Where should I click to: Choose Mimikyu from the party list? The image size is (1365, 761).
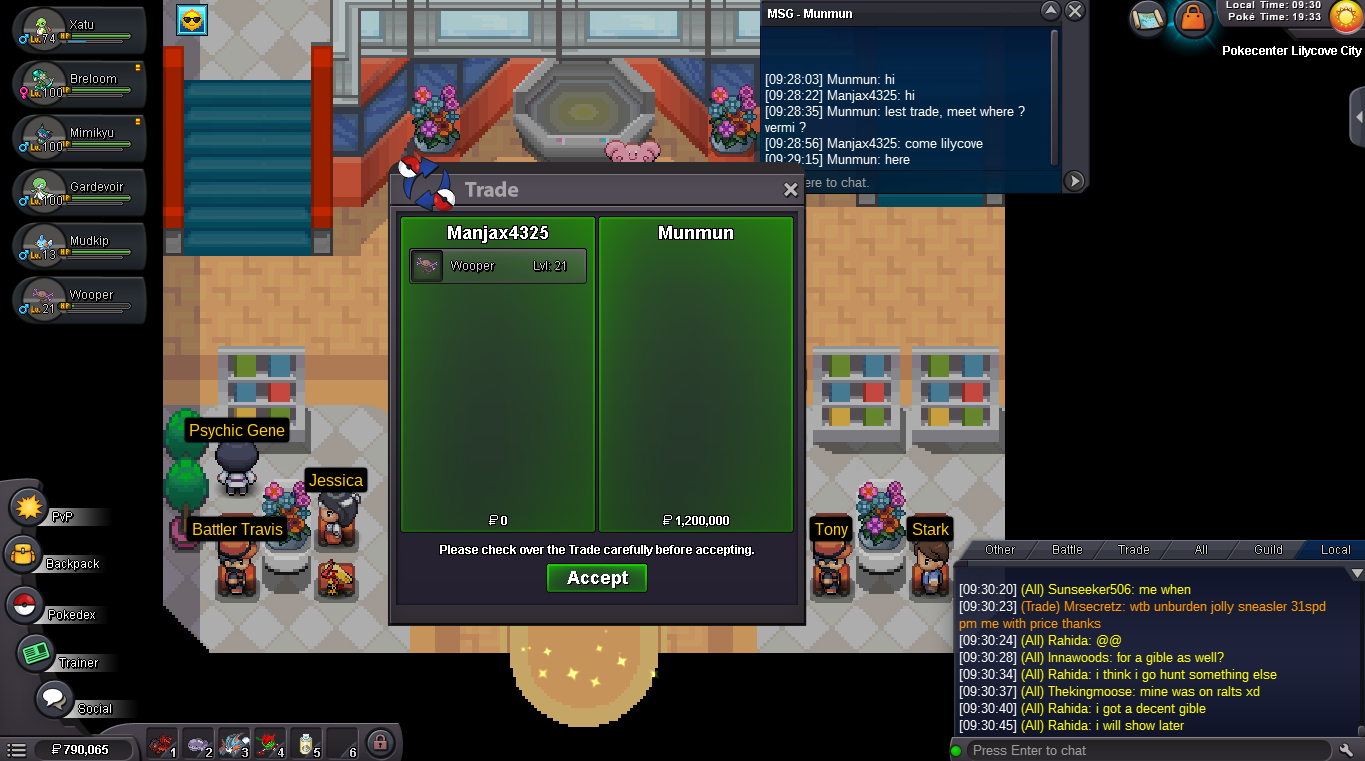[80, 138]
